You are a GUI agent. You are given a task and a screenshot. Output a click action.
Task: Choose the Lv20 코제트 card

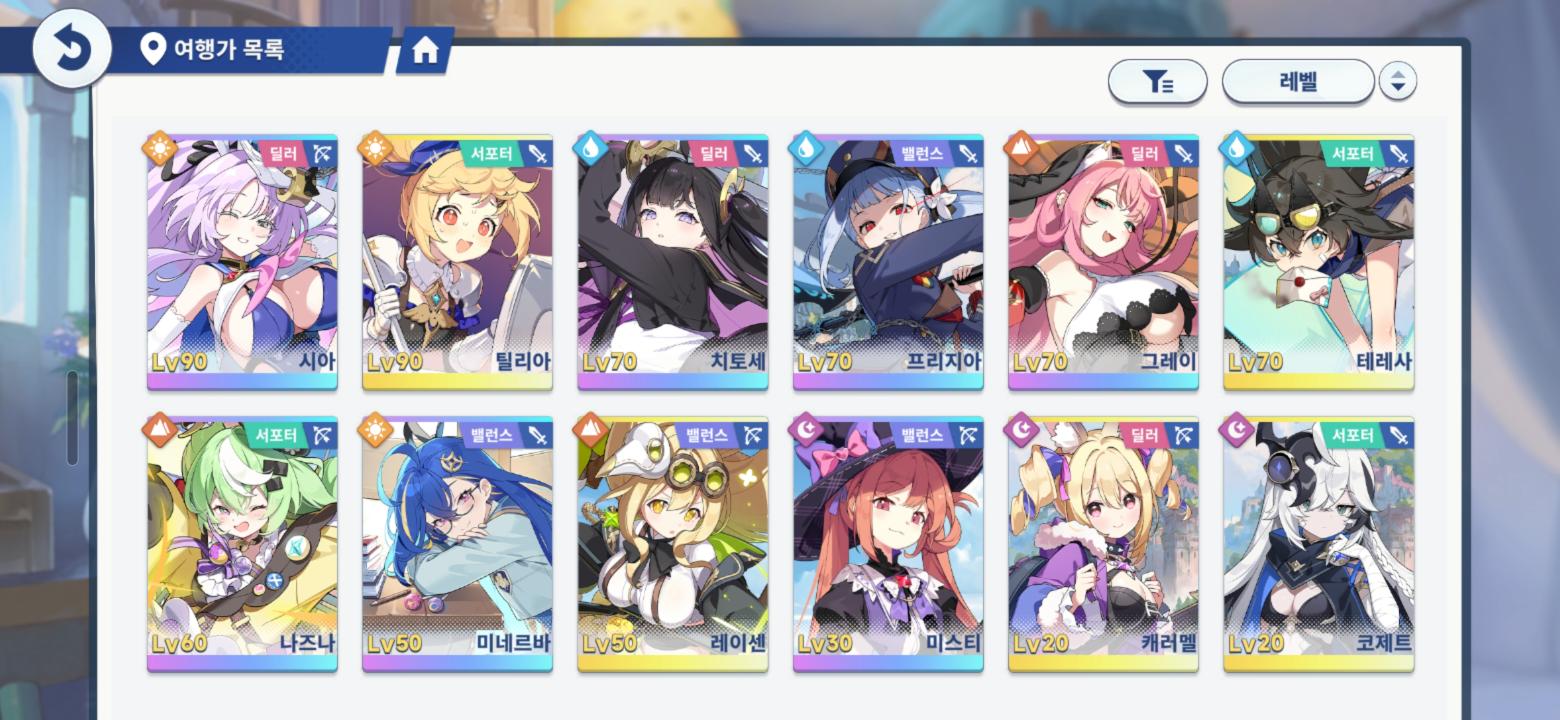(1318, 544)
